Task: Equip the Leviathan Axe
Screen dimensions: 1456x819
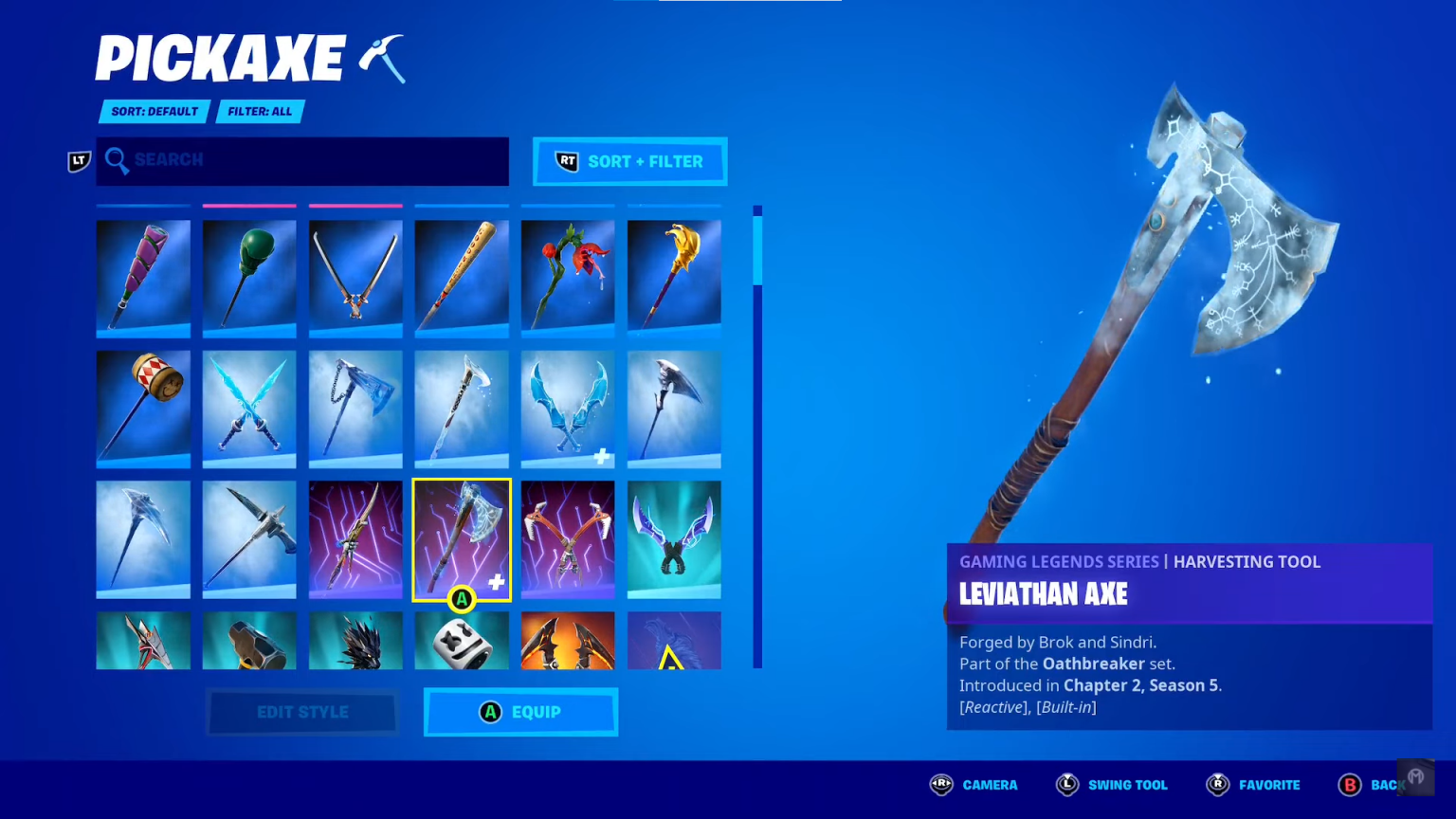Action: point(520,712)
